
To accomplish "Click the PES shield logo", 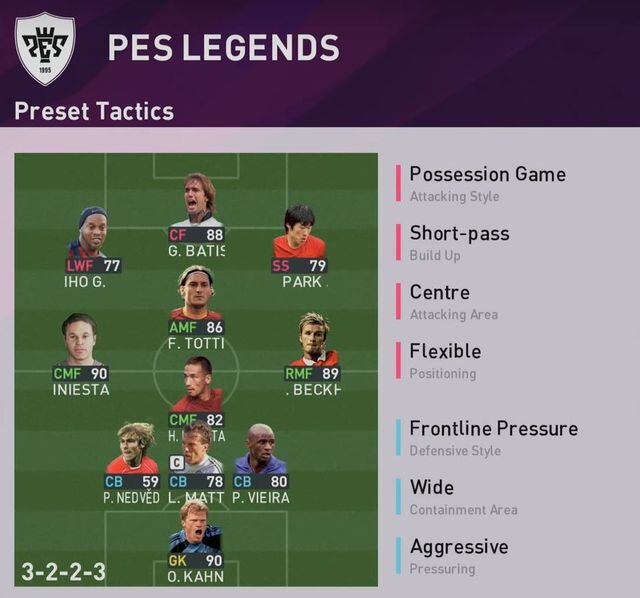I will [x=45, y=47].
